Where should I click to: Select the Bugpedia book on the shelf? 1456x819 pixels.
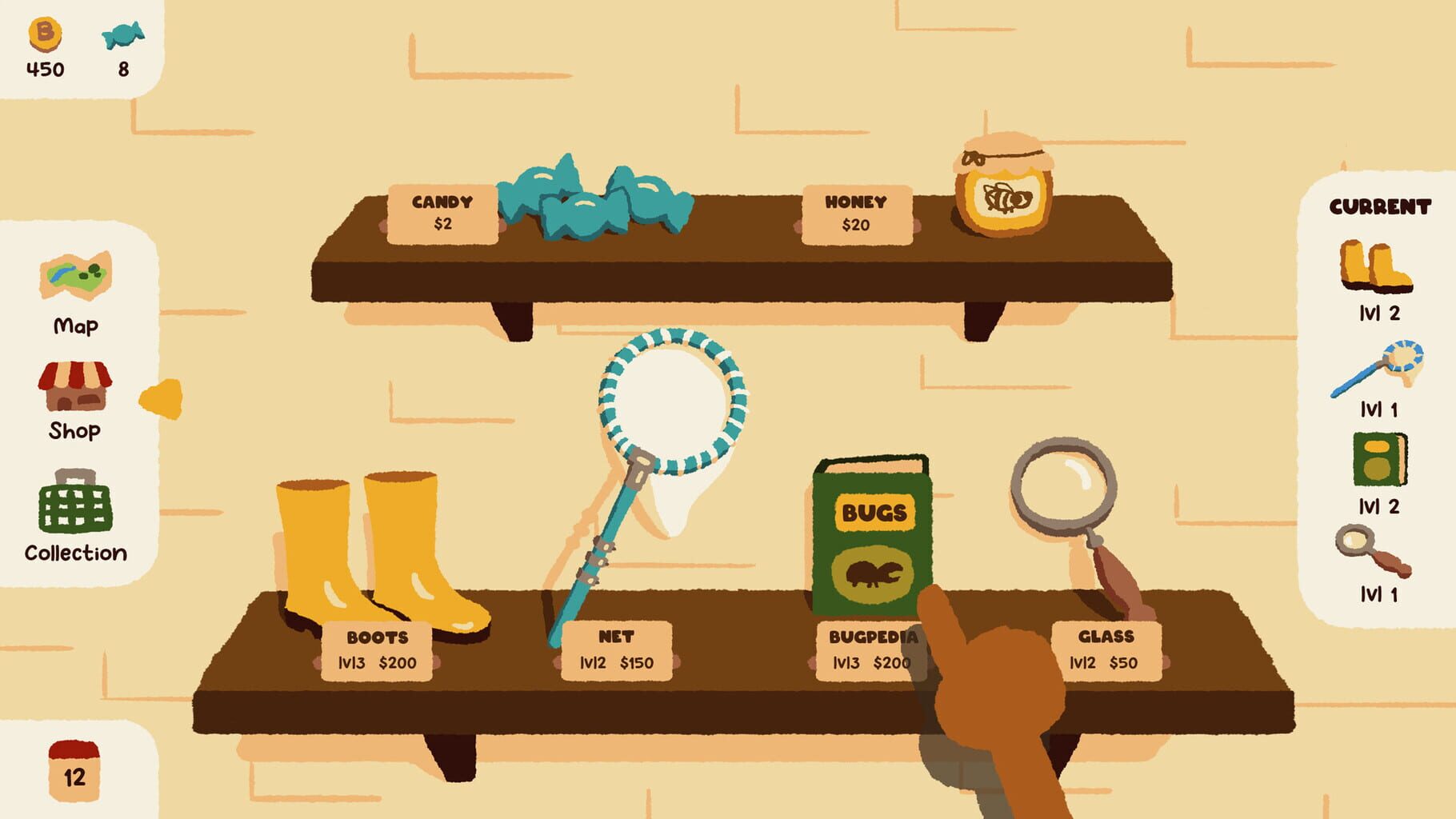[x=872, y=528]
